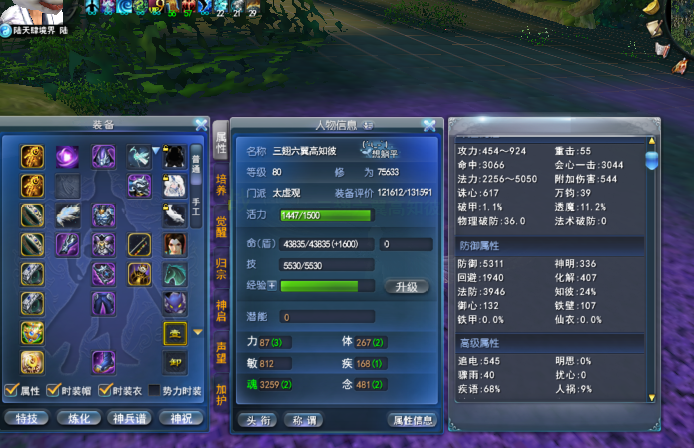
Task: Select the purple orb equipment slot
Action: (x=68, y=157)
